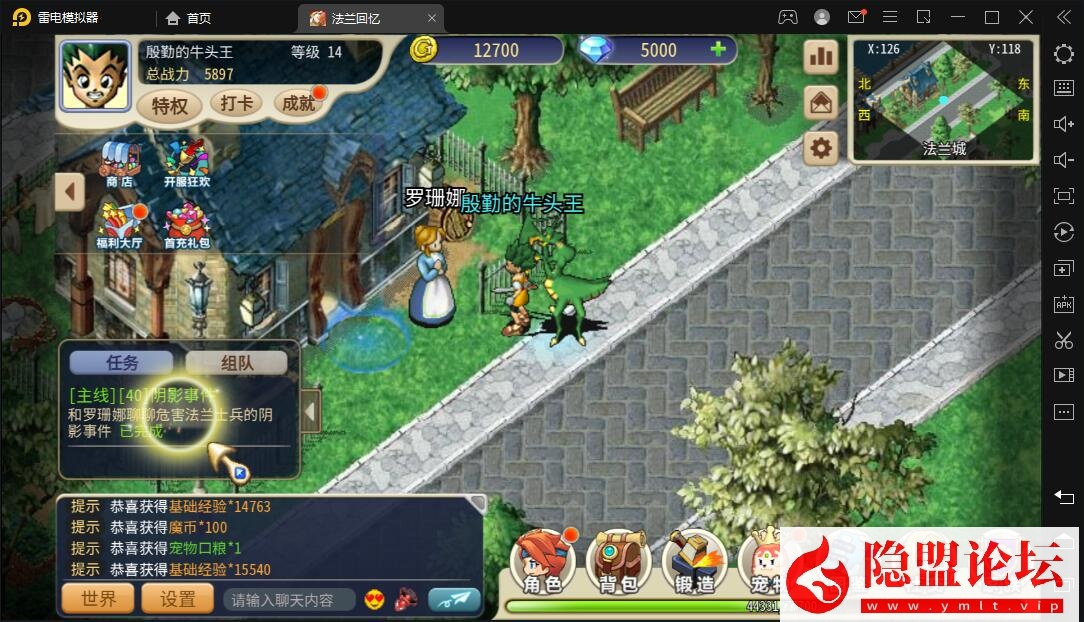Open the mail envelope icon
Screen dimensions: 1084x622
[821, 102]
